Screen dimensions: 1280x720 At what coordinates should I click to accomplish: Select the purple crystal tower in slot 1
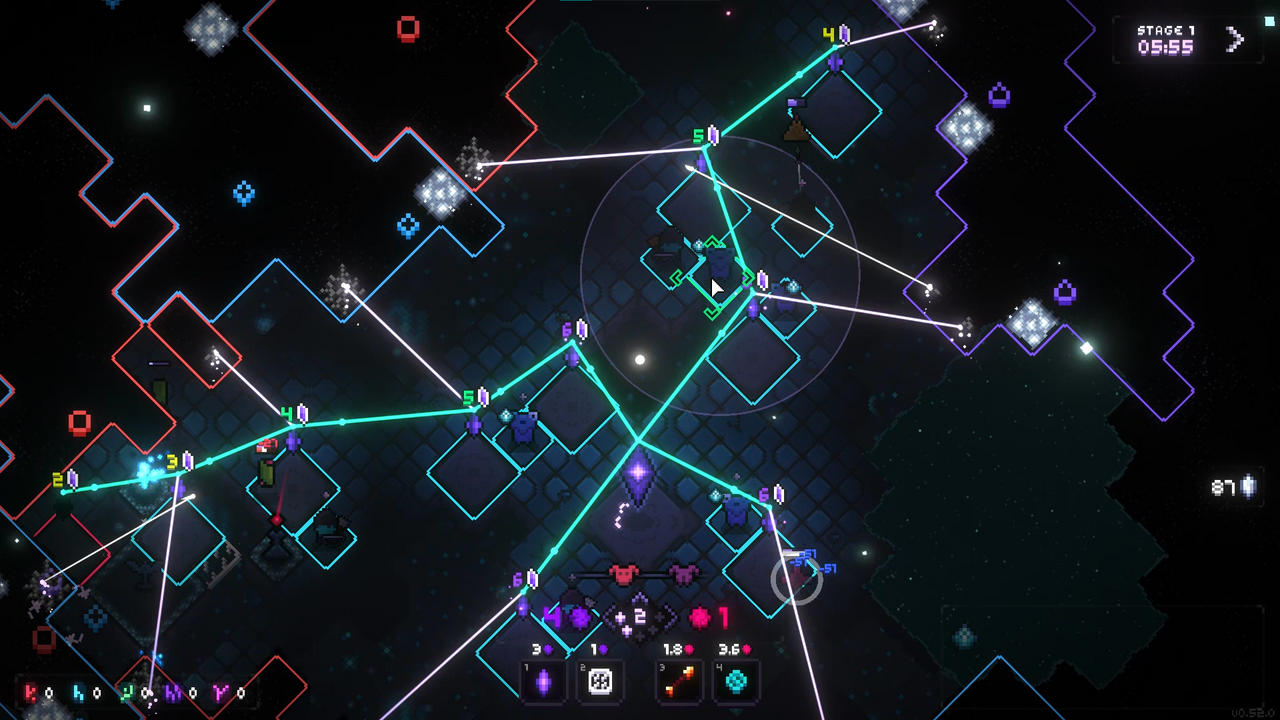click(x=544, y=682)
